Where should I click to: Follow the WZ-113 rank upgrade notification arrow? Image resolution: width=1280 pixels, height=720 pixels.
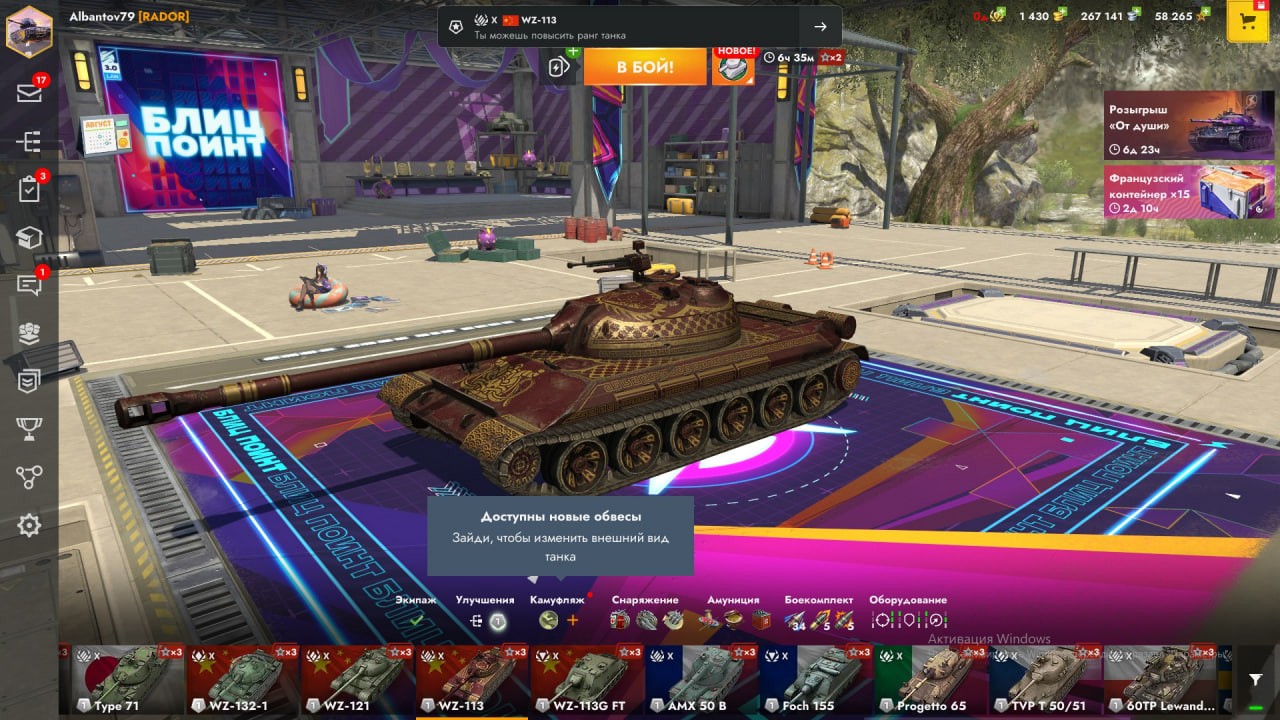(820, 27)
